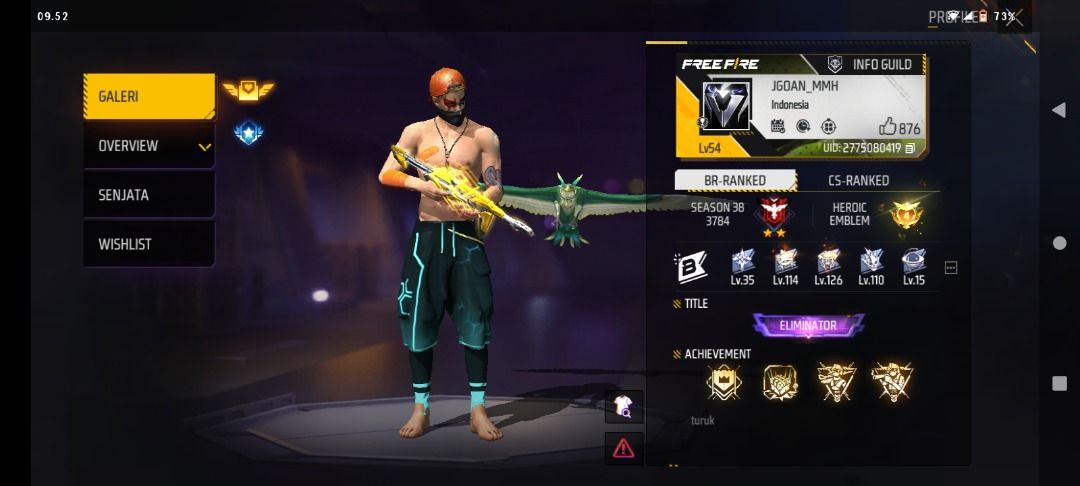Image resolution: width=1080 pixels, height=486 pixels.
Task: Open Info Guild
Action: [x=870, y=65]
